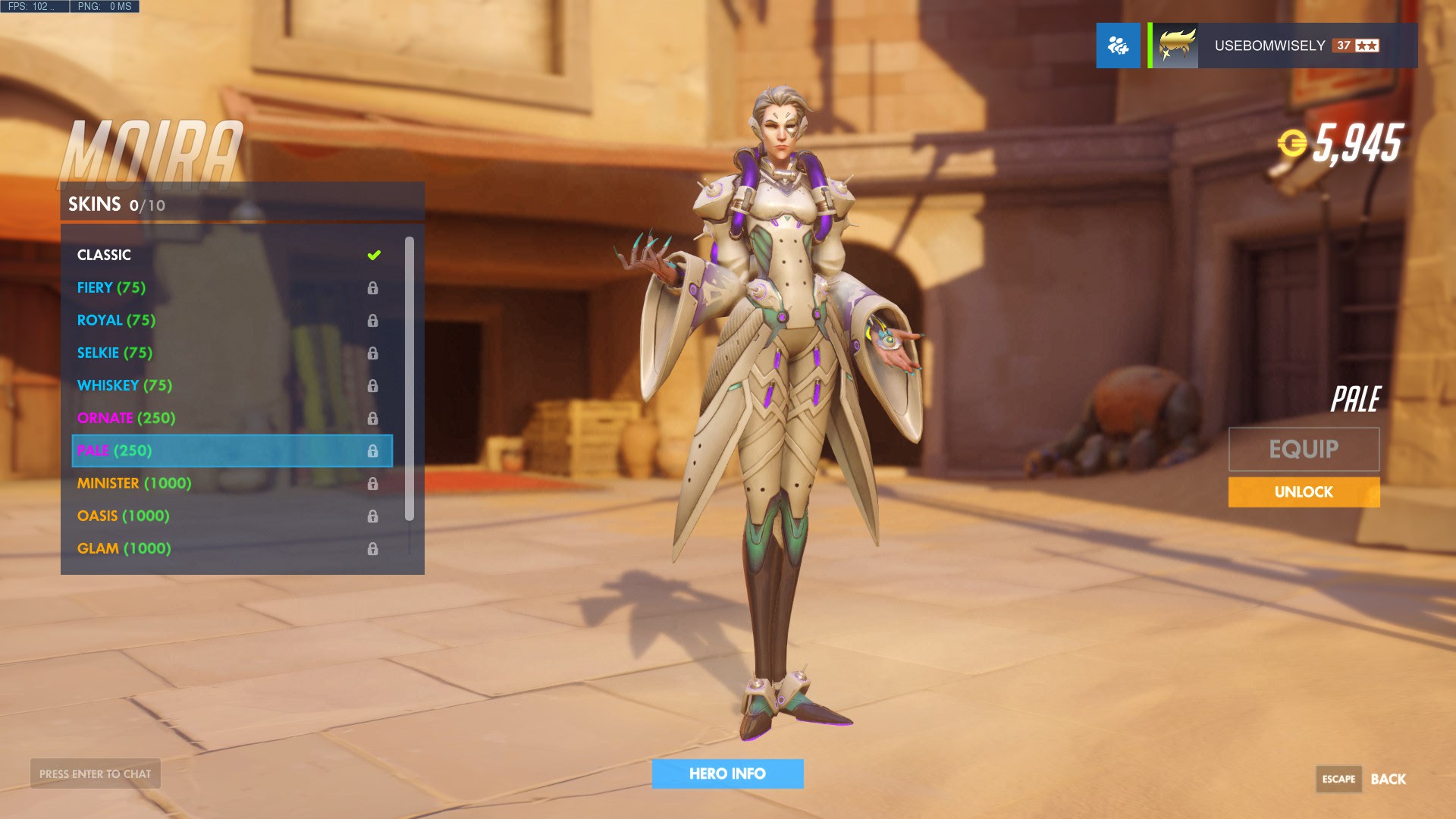Open Hero Info
1456x819 pixels.
727,773
